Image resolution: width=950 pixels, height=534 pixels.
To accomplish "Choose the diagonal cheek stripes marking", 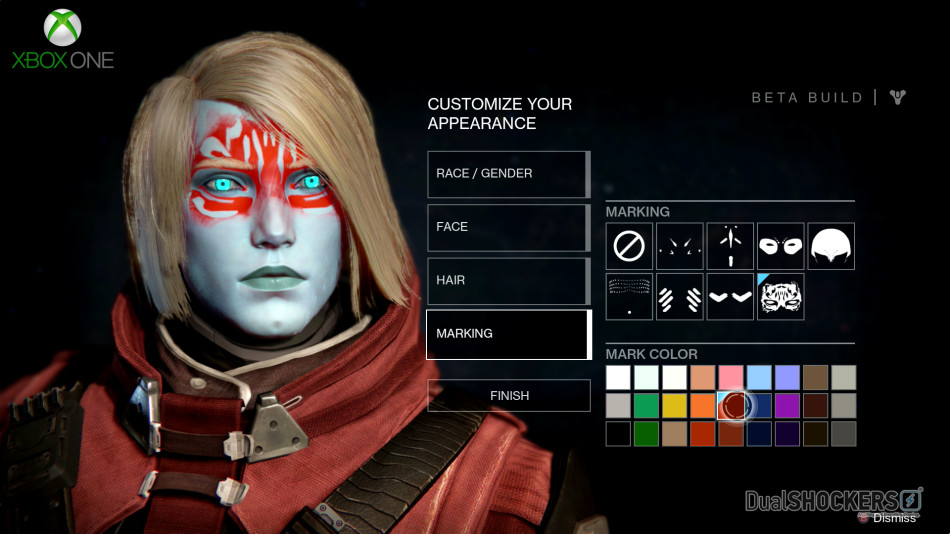I will pos(680,297).
